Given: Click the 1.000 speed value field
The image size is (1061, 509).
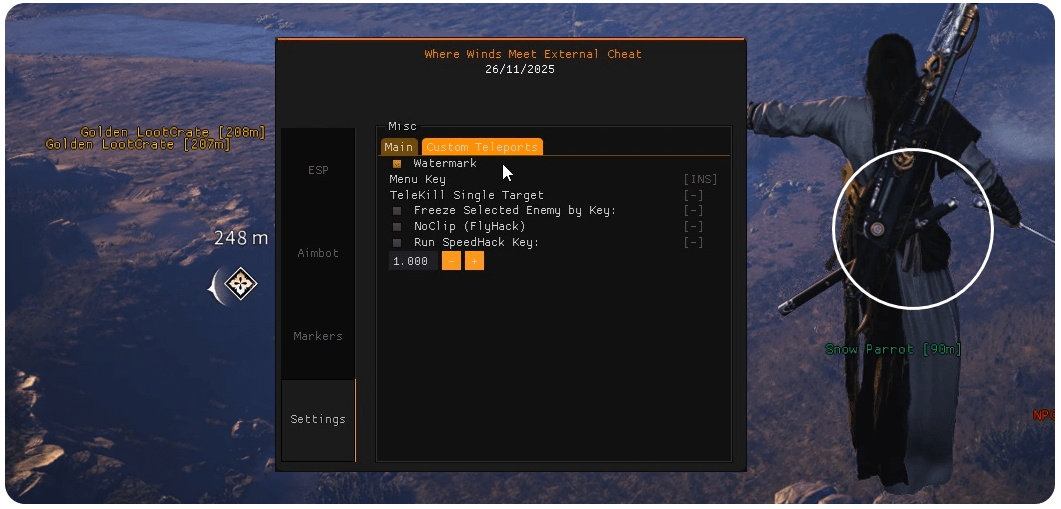Looking at the screenshot, I should pos(412,261).
